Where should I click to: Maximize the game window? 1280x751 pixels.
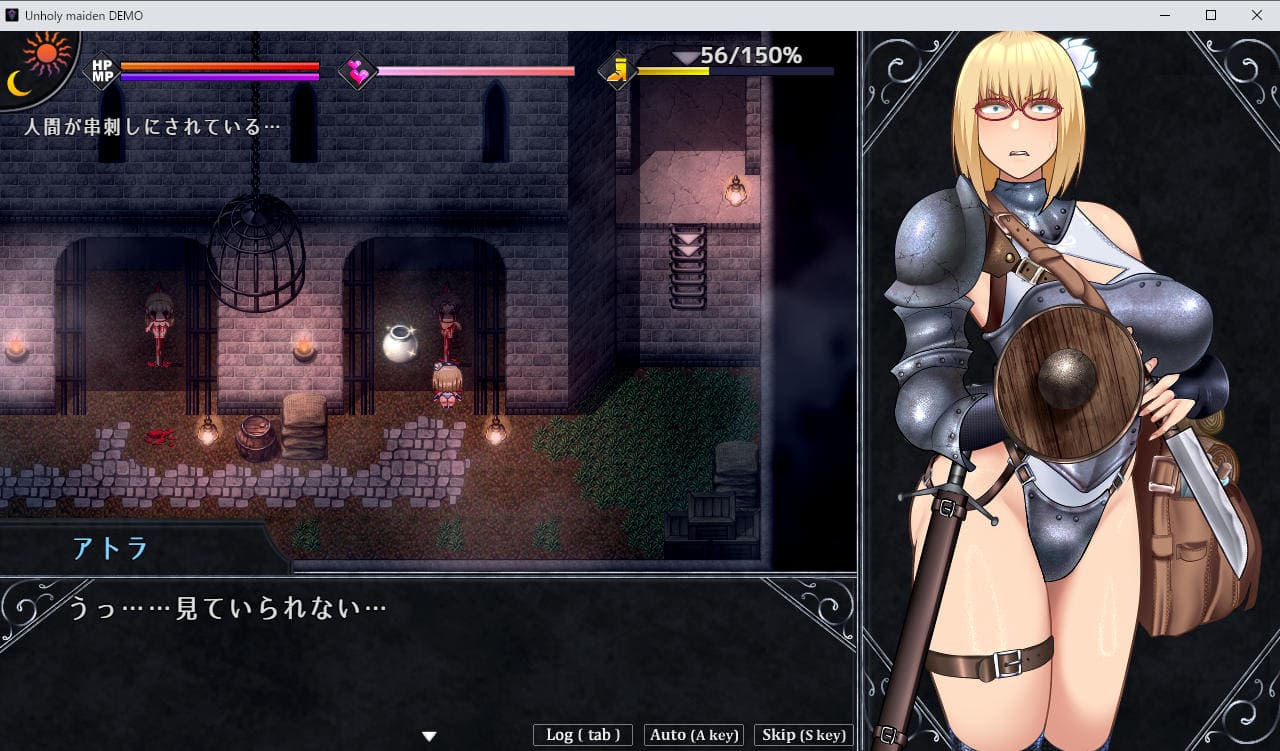tap(1211, 15)
